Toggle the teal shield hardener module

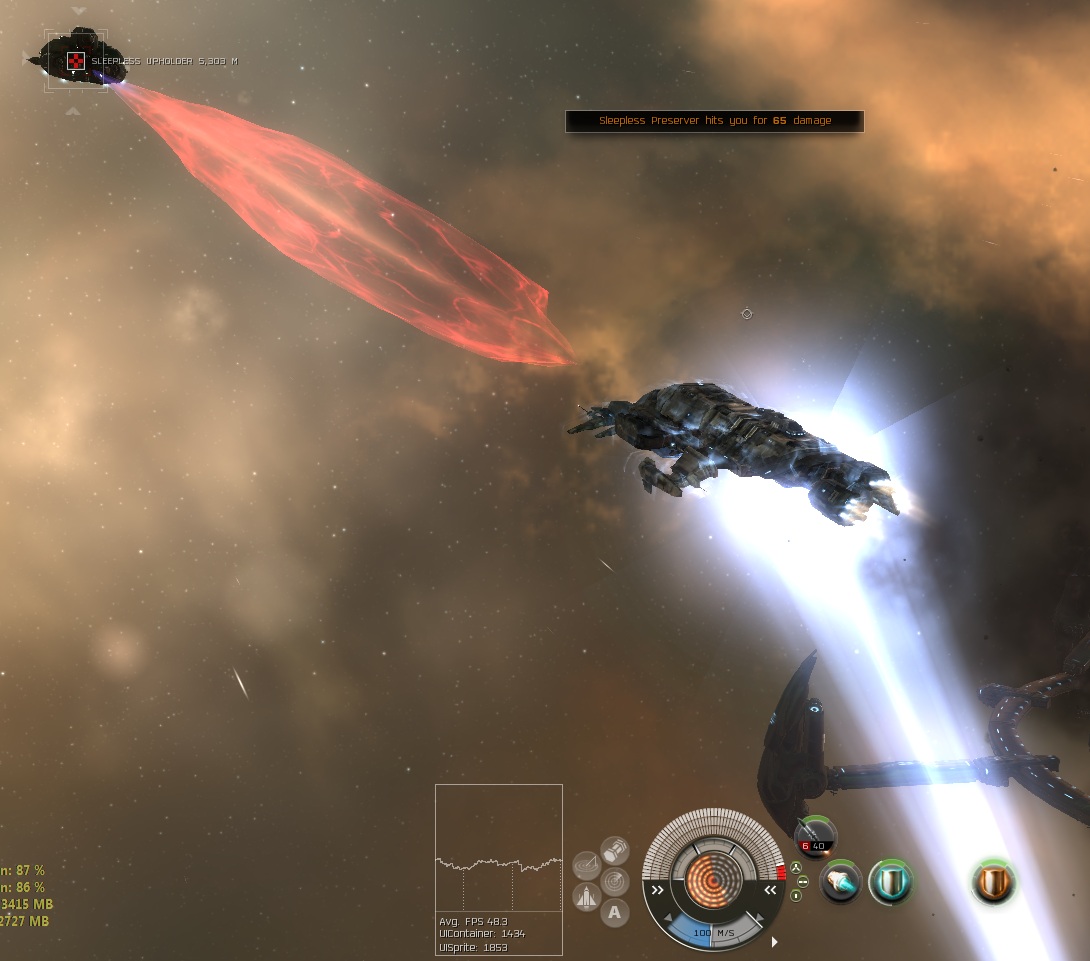[x=888, y=883]
